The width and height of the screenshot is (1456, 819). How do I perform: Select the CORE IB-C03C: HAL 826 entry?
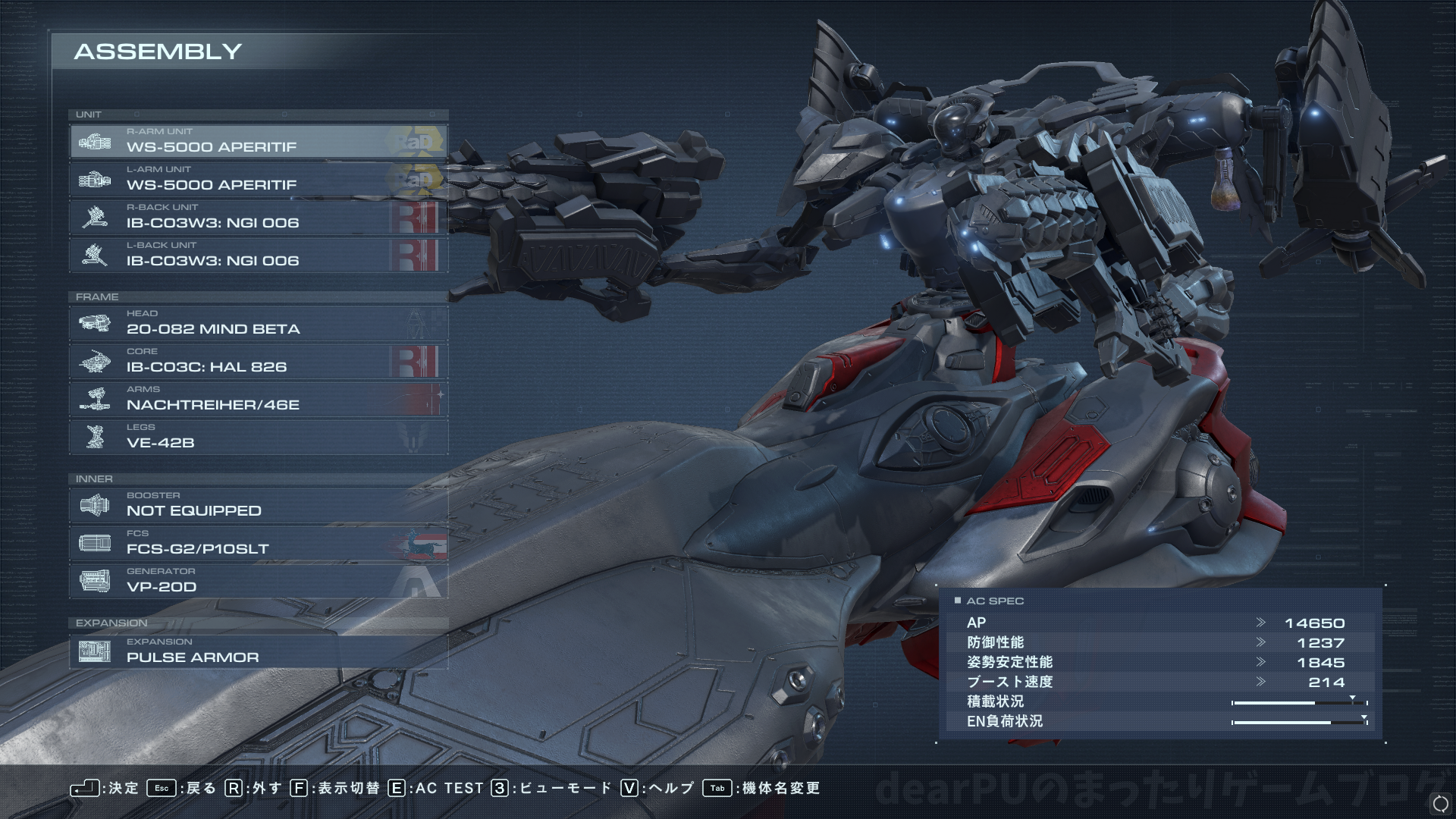[258, 362]
